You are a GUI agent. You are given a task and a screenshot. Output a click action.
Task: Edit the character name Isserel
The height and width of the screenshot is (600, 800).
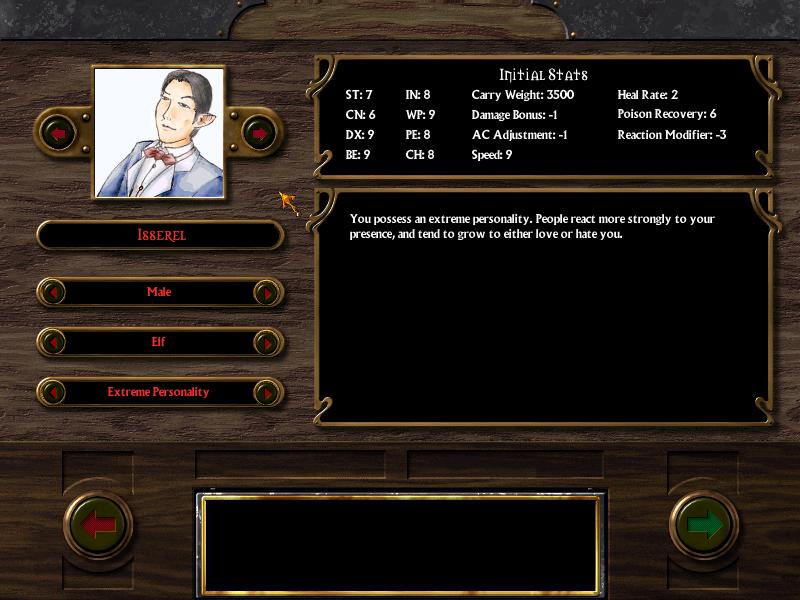pyautogui.click(x=160, y=235)
